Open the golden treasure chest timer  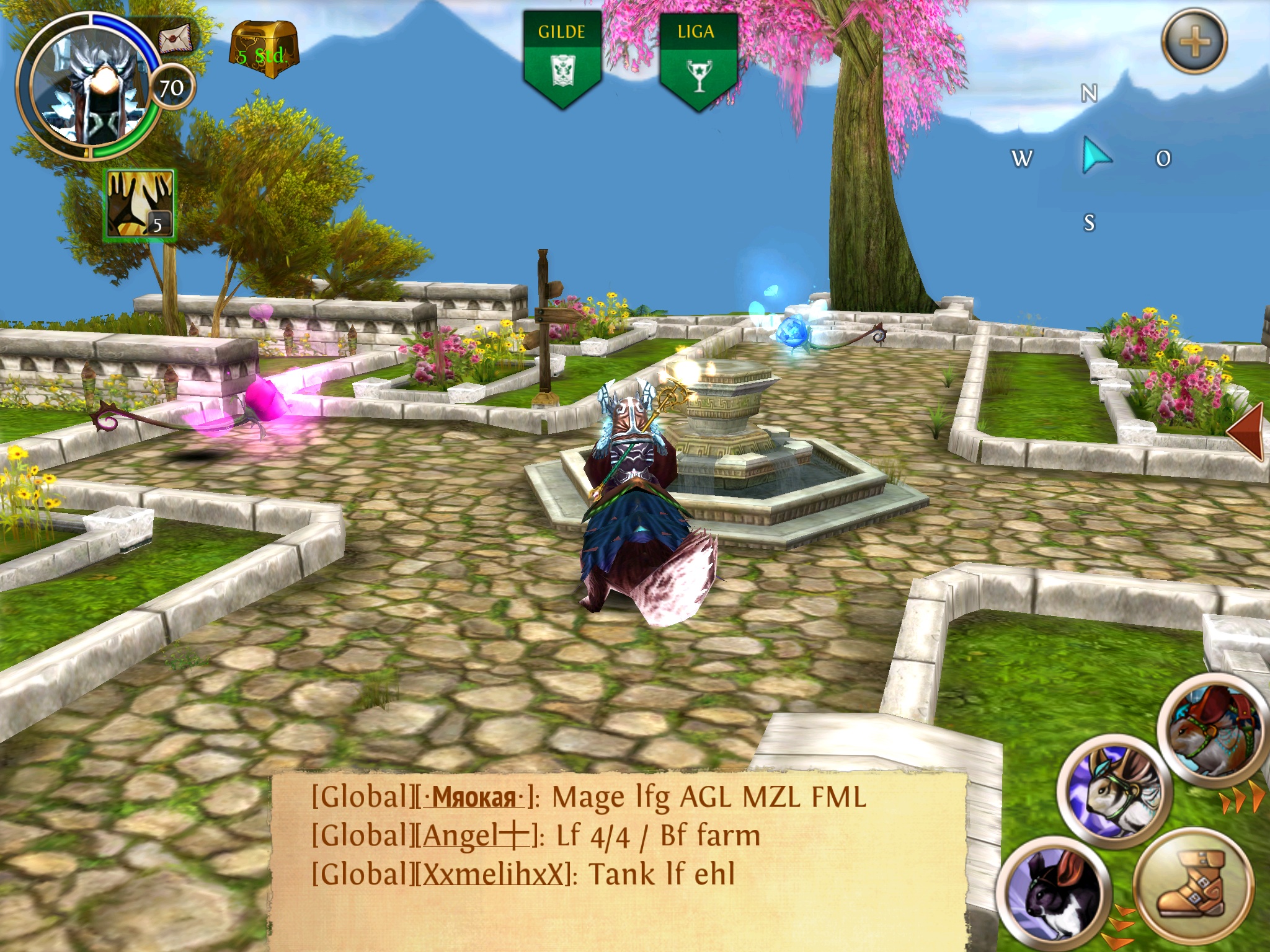(x=264, y=45)
